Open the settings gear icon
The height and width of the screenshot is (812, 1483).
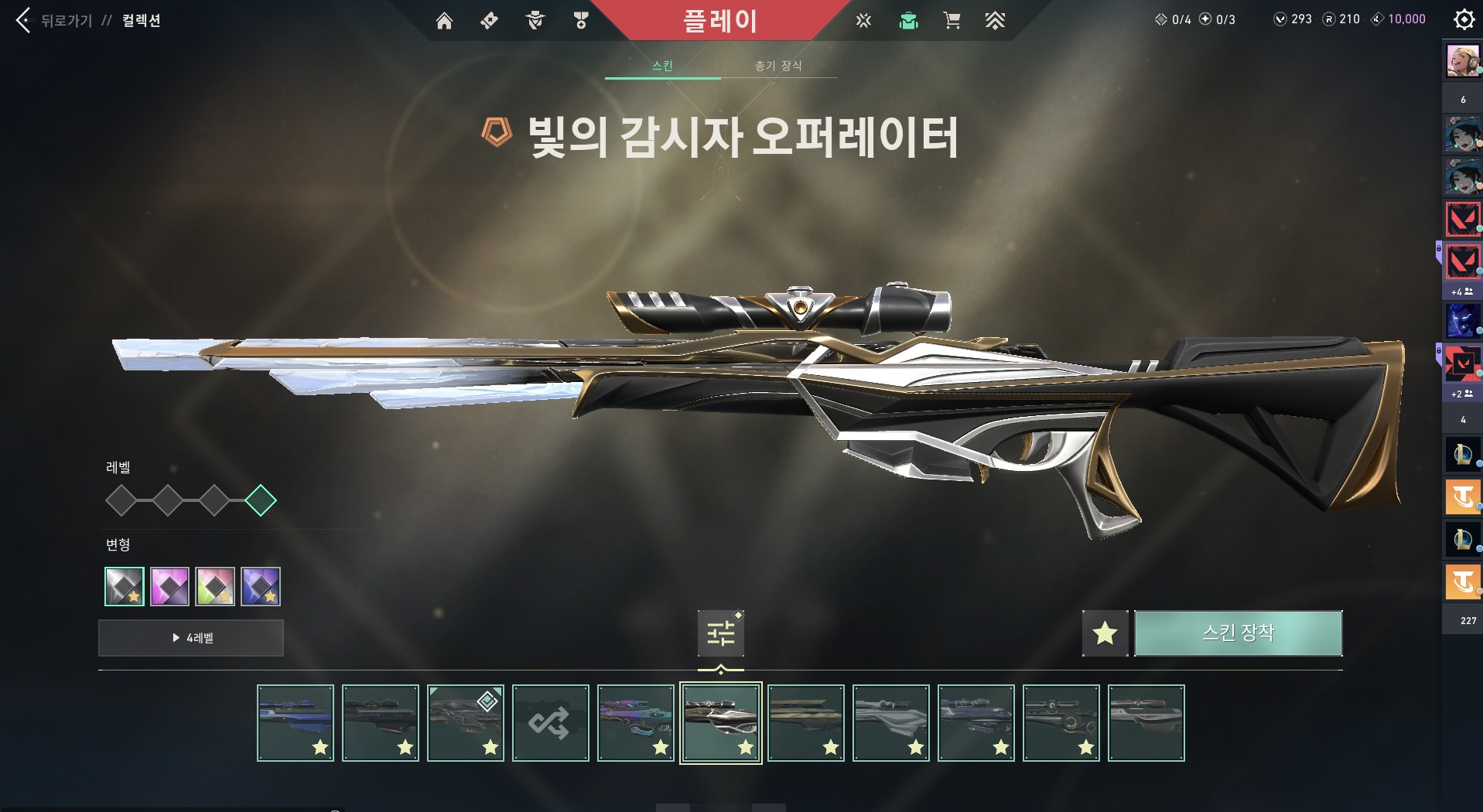click(x=1464, y=19)
